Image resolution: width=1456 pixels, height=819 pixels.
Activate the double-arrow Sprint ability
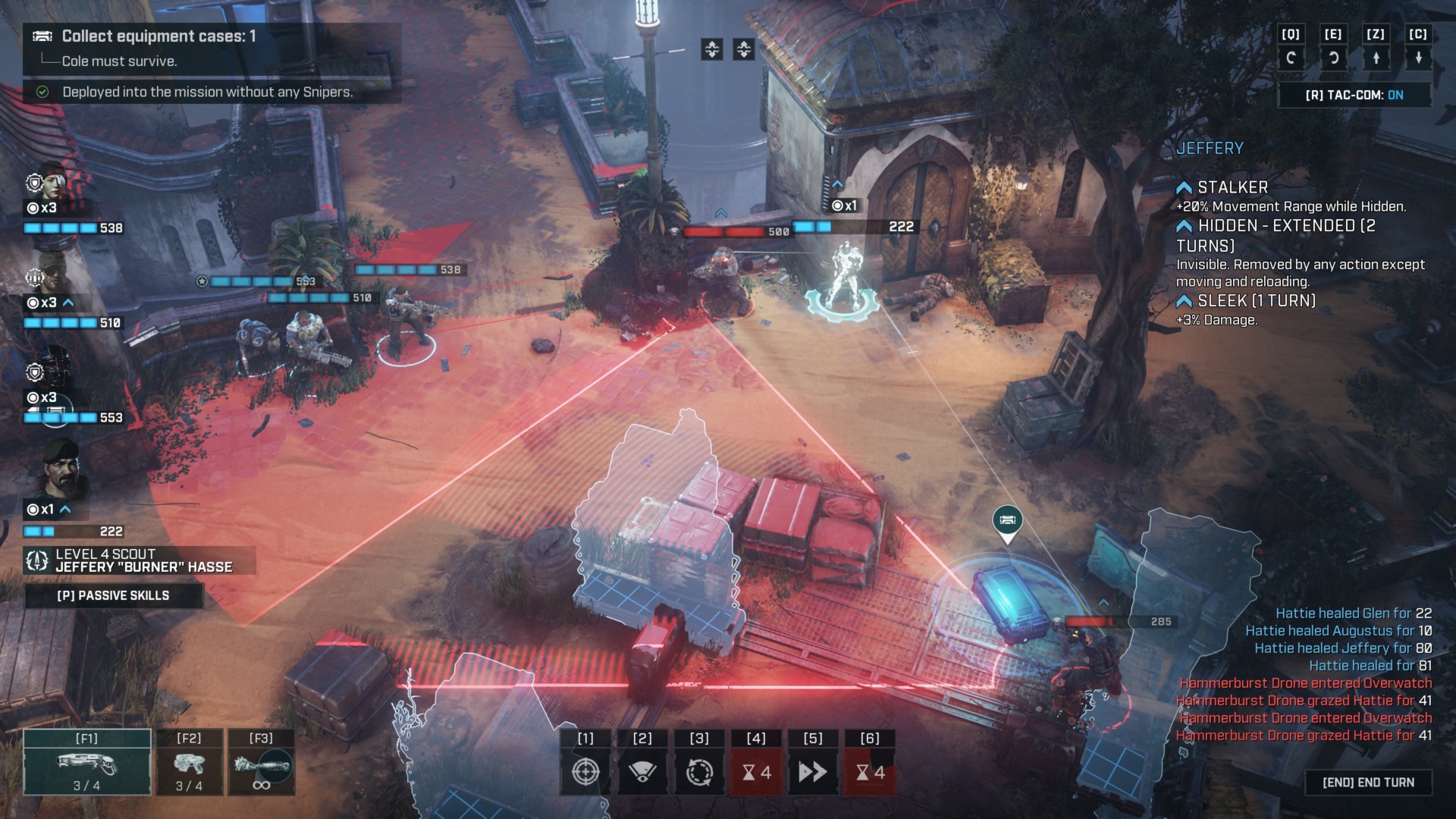[812, 771]
